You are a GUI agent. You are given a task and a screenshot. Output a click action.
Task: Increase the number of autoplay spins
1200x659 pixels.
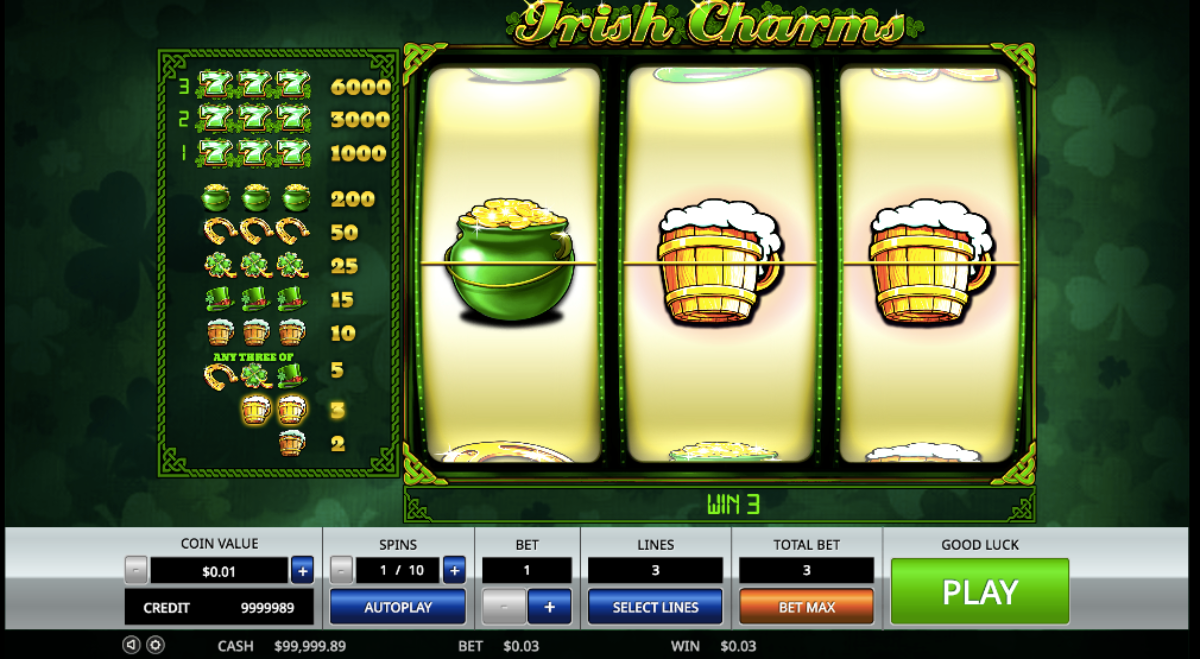click(x=454, y=571)
